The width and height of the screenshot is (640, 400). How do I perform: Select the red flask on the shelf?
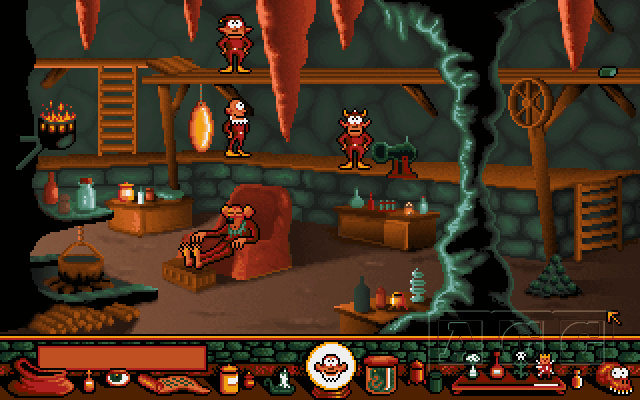[x=496, y=366]
